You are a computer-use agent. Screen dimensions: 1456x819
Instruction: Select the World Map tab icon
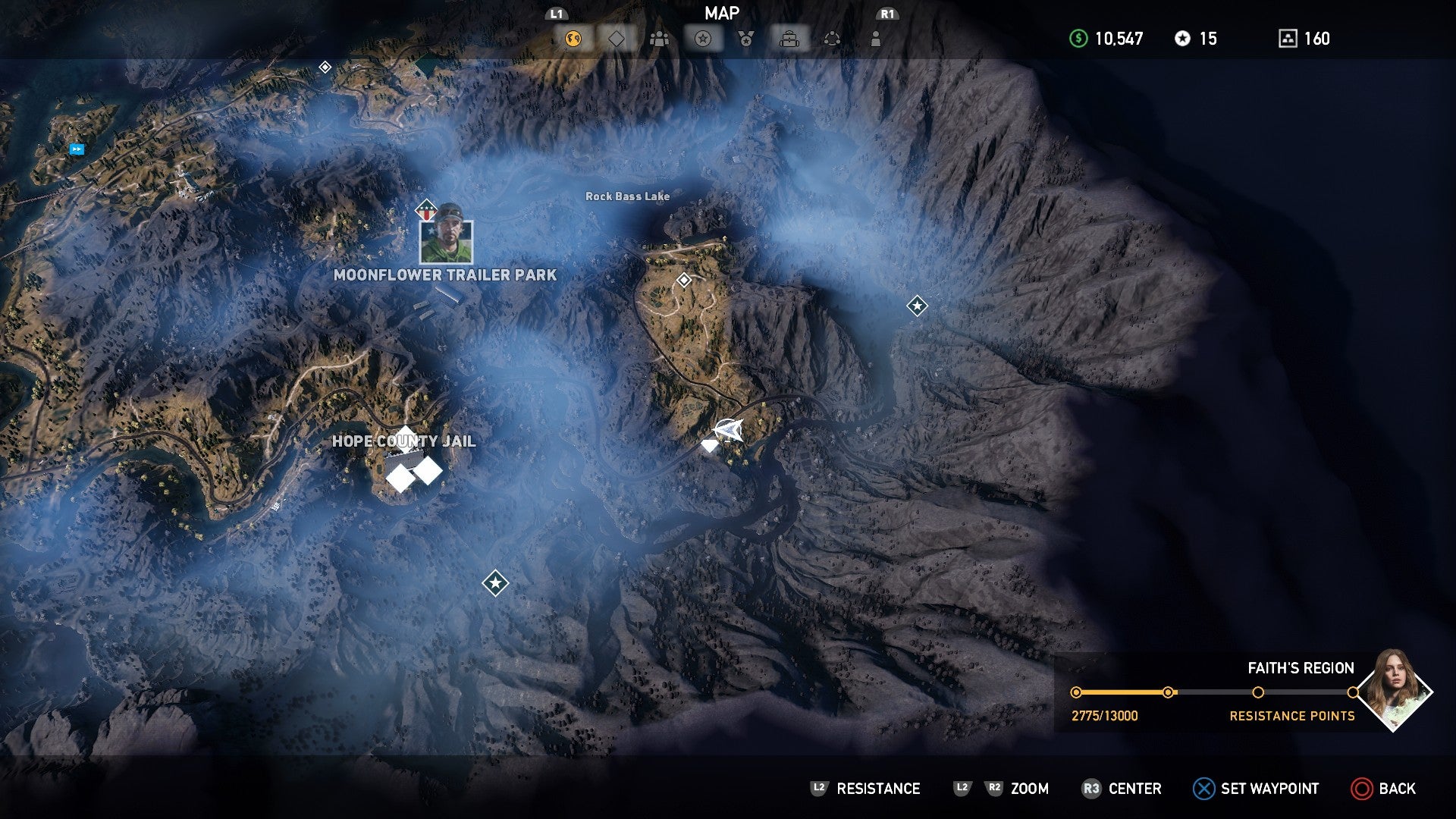(x=574, y=37)
